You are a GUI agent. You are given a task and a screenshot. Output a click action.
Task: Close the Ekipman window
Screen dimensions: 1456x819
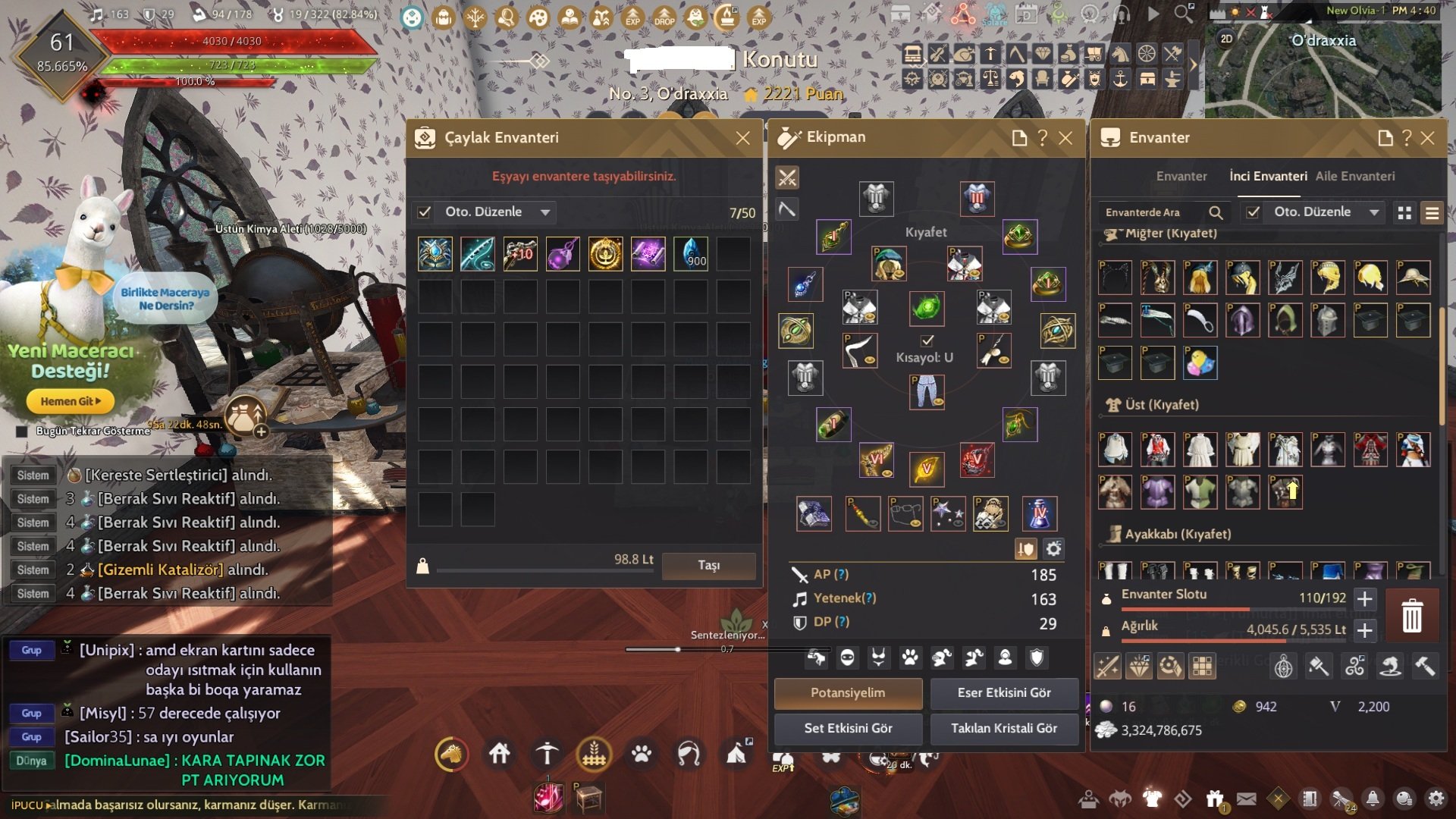coord(1065,138)
